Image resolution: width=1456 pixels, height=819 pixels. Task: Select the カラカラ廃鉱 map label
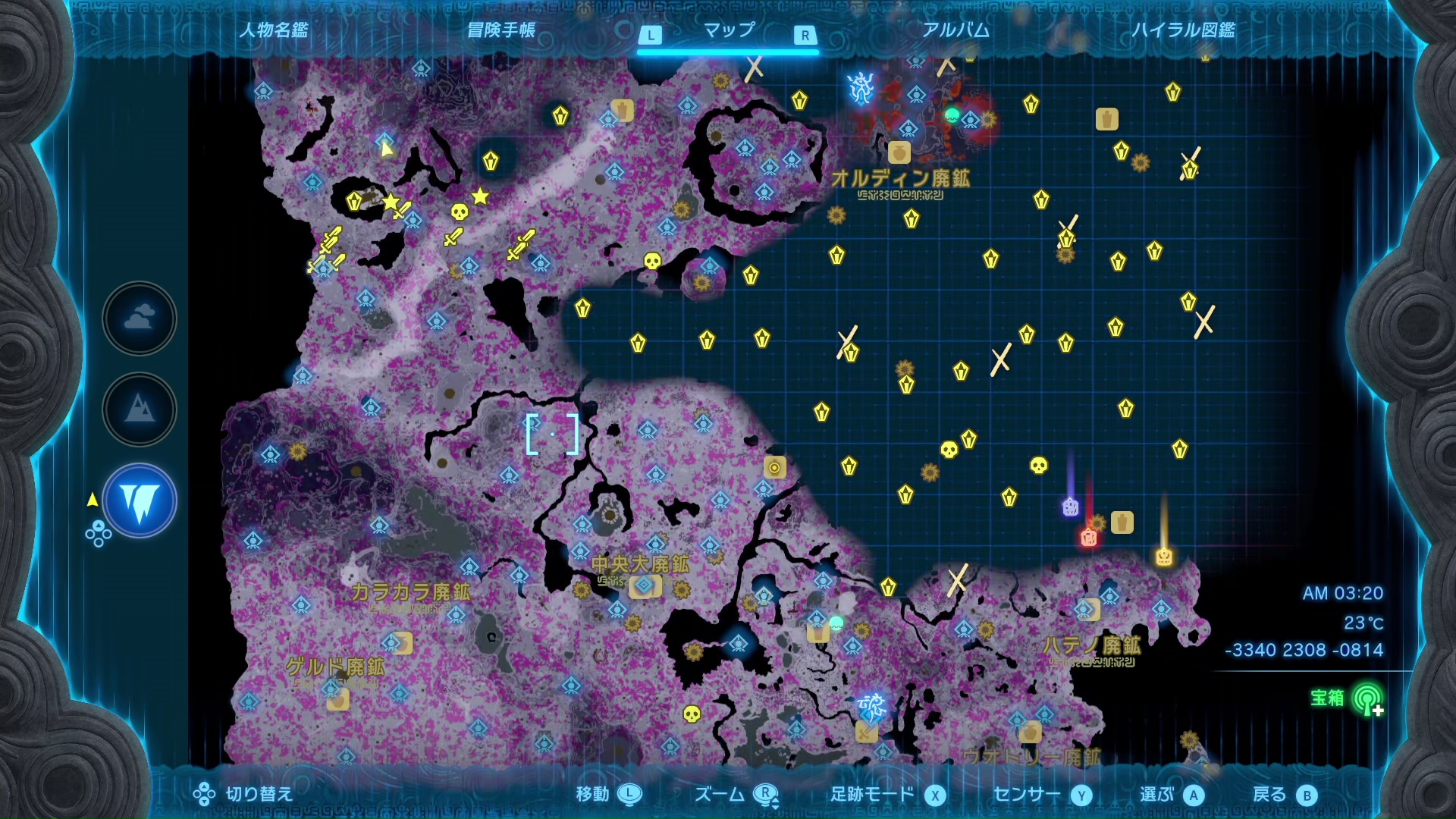click(410, 592)
